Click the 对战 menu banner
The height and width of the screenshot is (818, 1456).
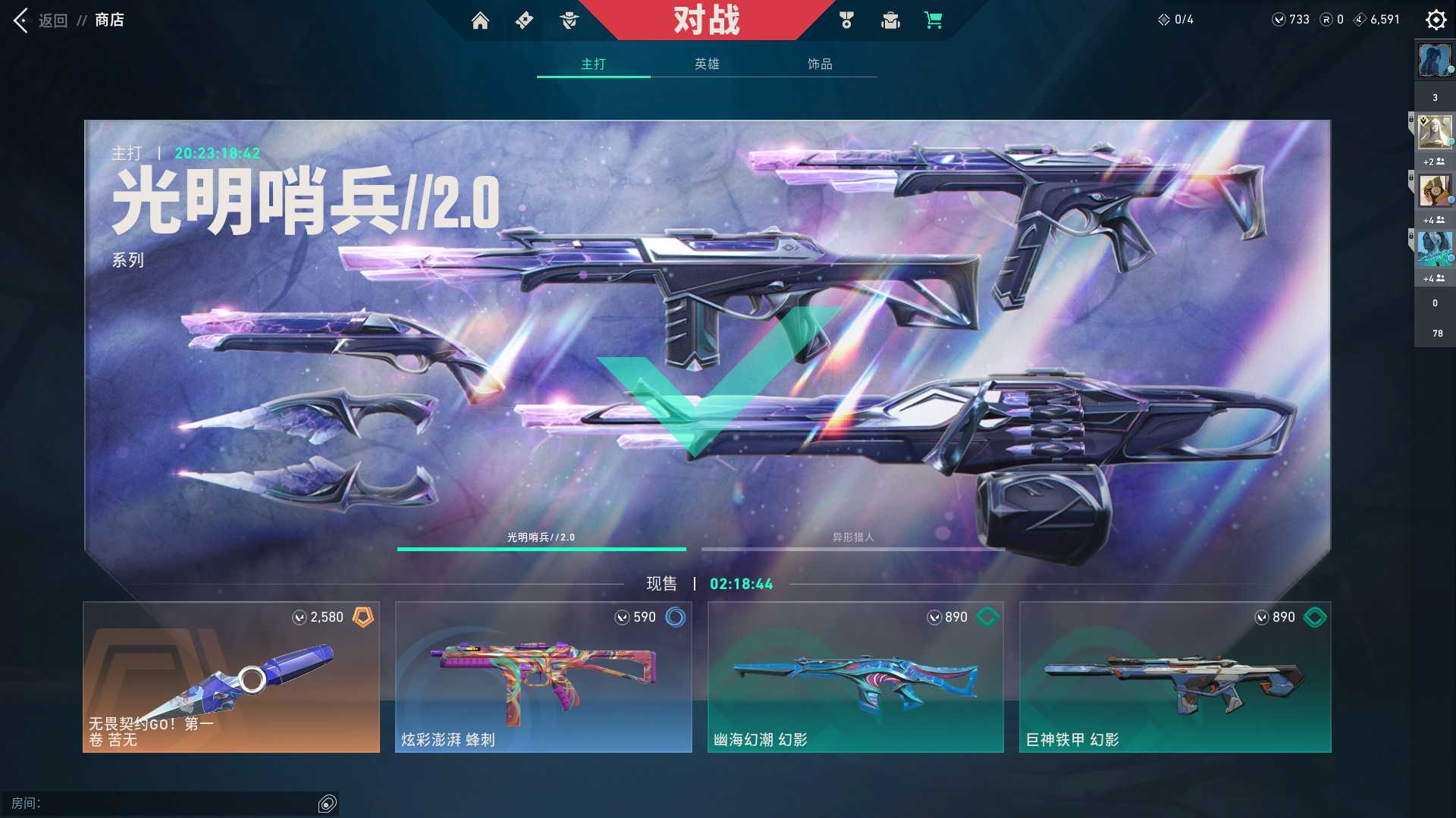[707, 20]
